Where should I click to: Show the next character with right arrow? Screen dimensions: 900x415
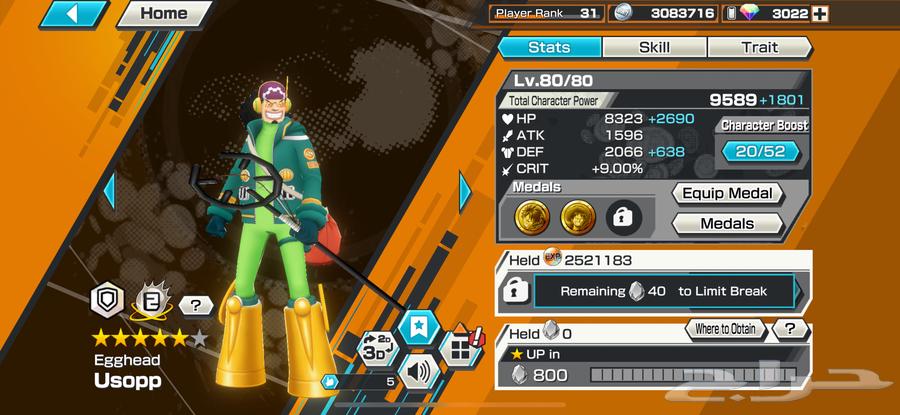pyautogui.click(x=465, y=191)
